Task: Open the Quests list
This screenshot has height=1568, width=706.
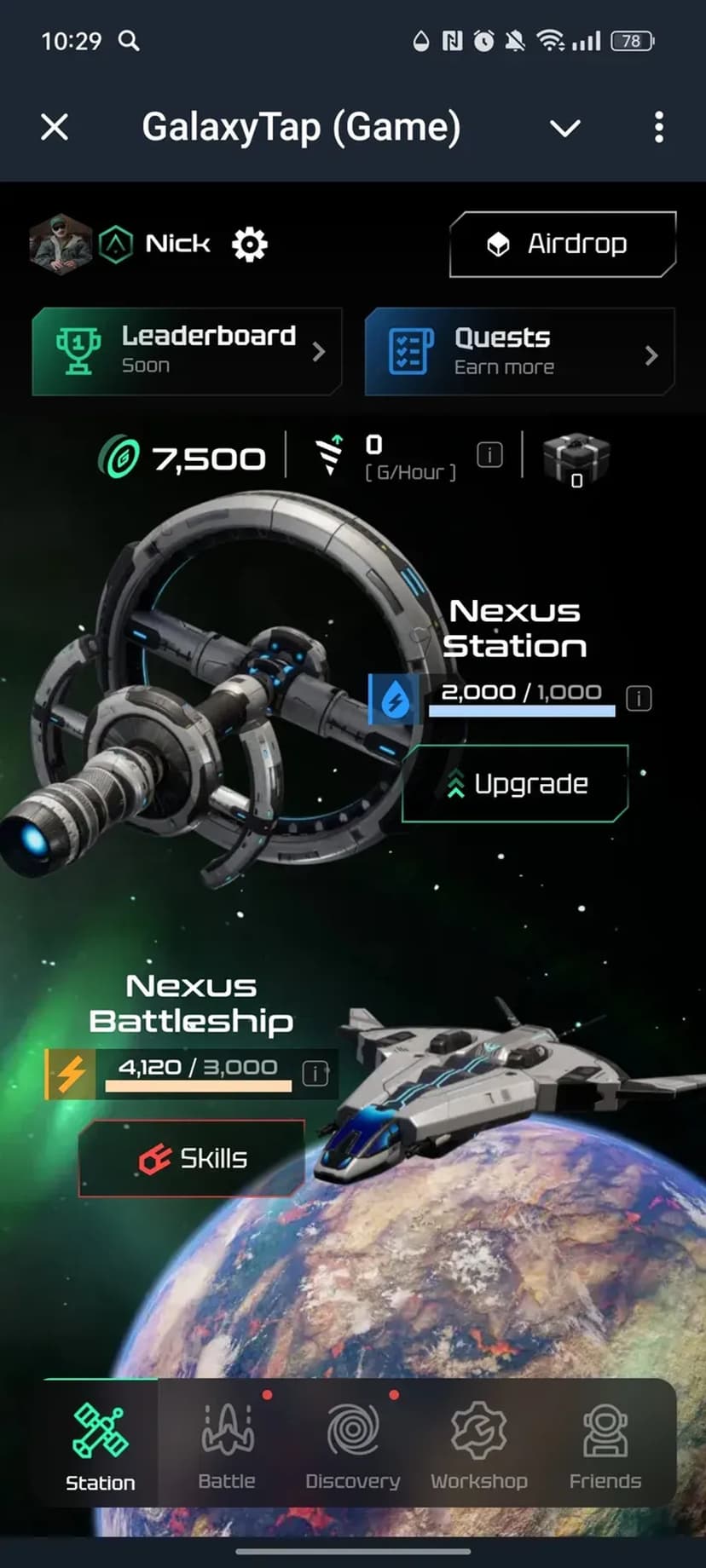Action: tap(519, 352)
